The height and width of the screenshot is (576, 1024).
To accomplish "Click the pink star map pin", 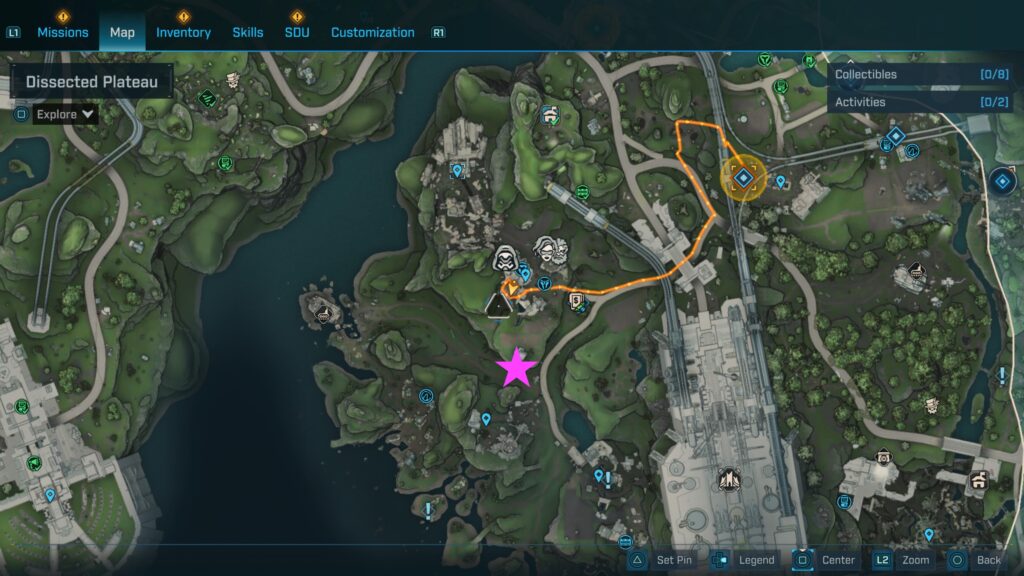I will [517, 367].
